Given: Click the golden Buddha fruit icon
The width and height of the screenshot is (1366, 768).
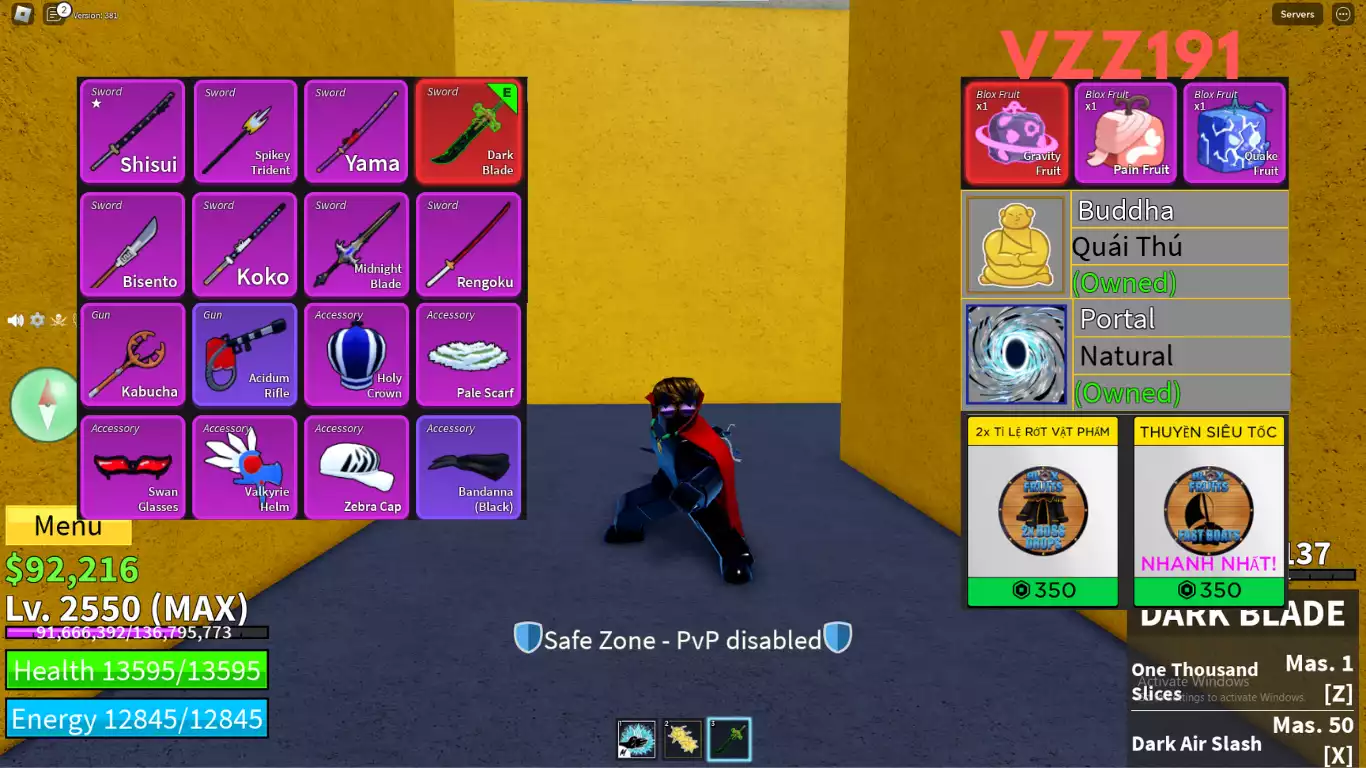Looking at the screenshot, I should 1016,244.
